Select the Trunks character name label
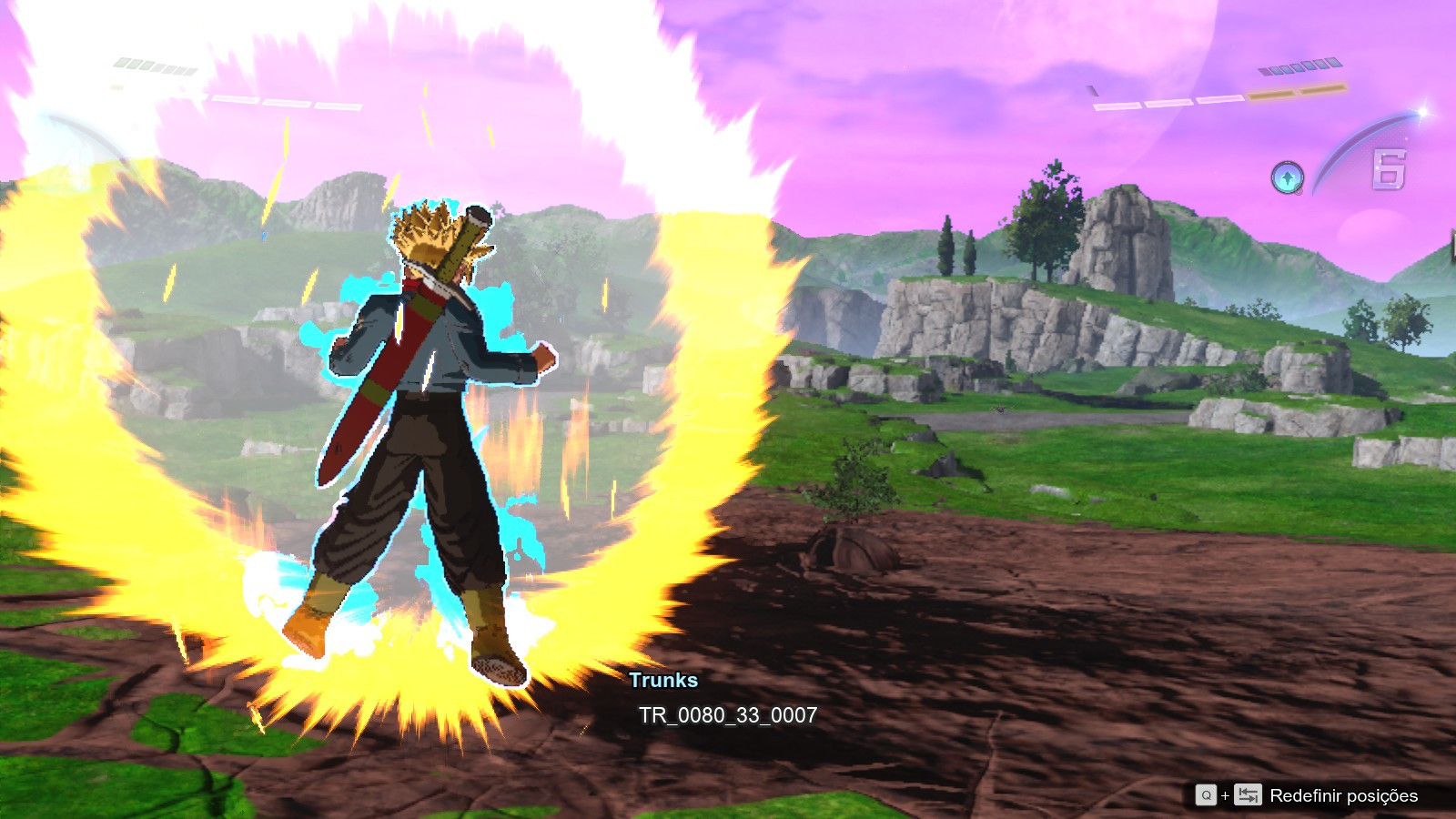This screenshot has height=819, width=1456. click(x=664, y=679)
